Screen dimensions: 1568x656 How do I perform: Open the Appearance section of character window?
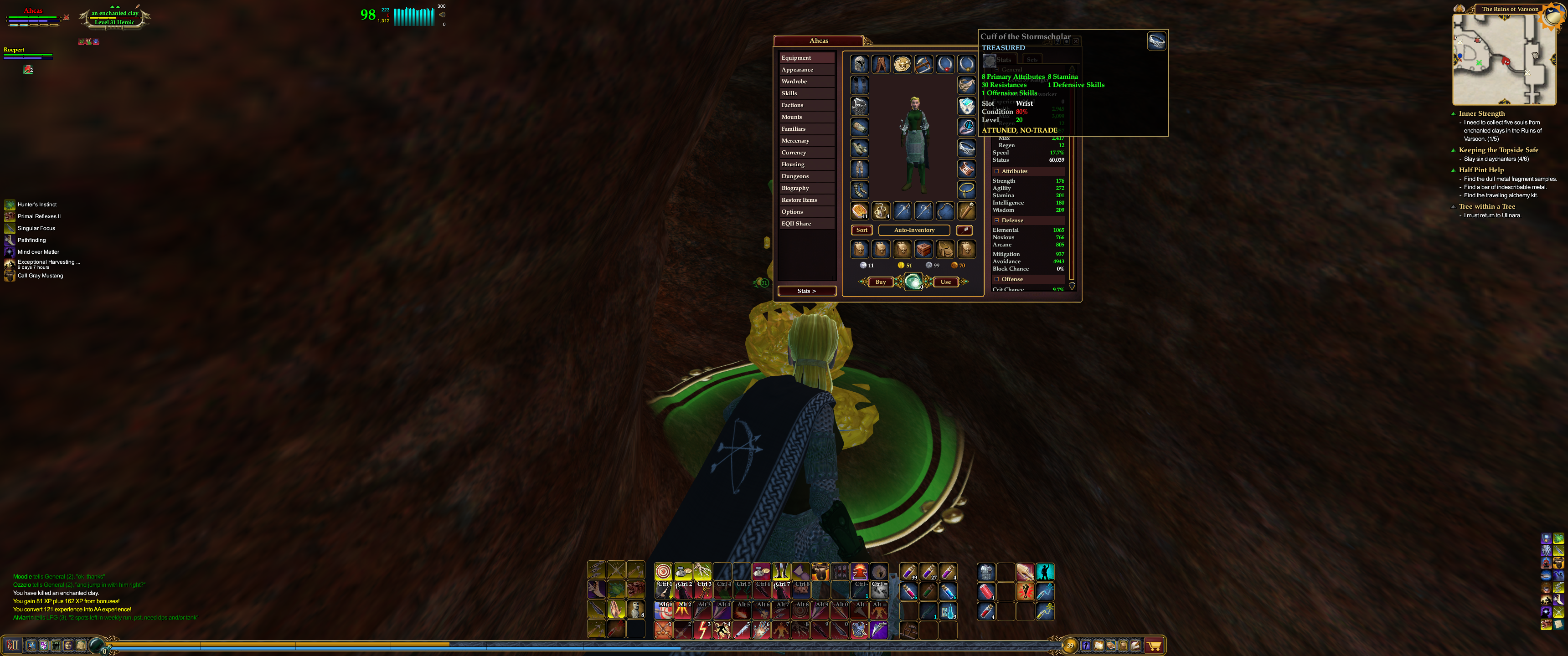[x=797, y=70]
